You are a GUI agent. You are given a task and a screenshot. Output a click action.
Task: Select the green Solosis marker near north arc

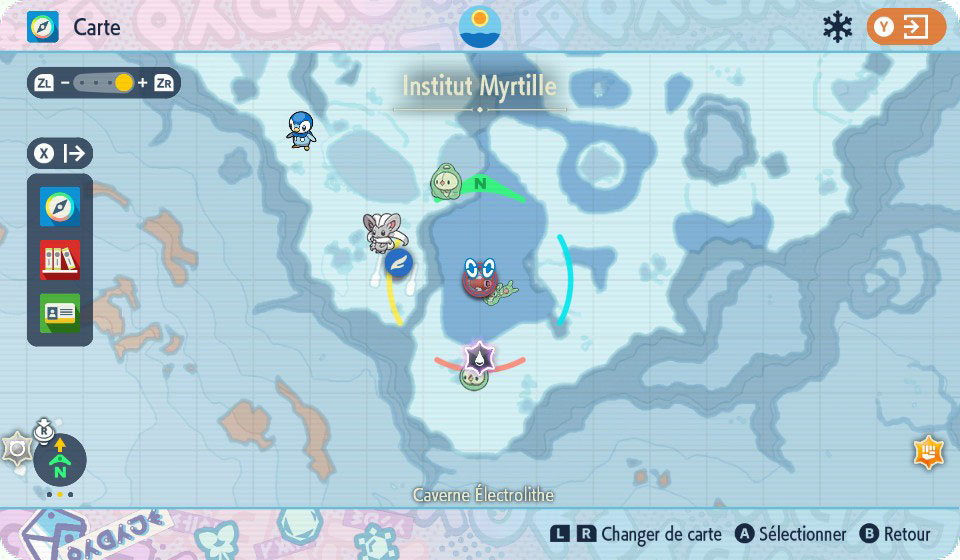(x=445, y=183)
